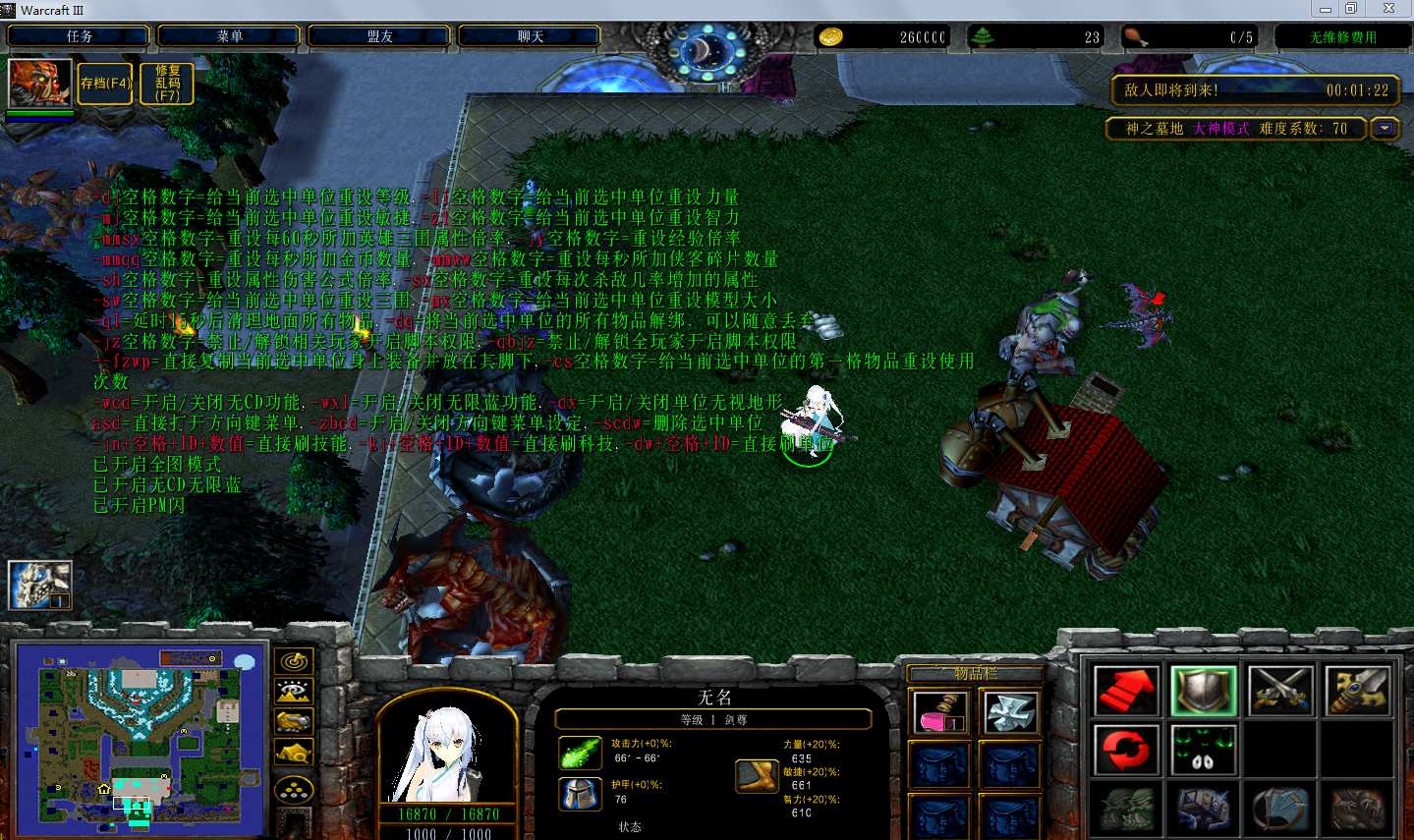
Task: Click the 存档(F4) save button
Action: click(105, 84)
